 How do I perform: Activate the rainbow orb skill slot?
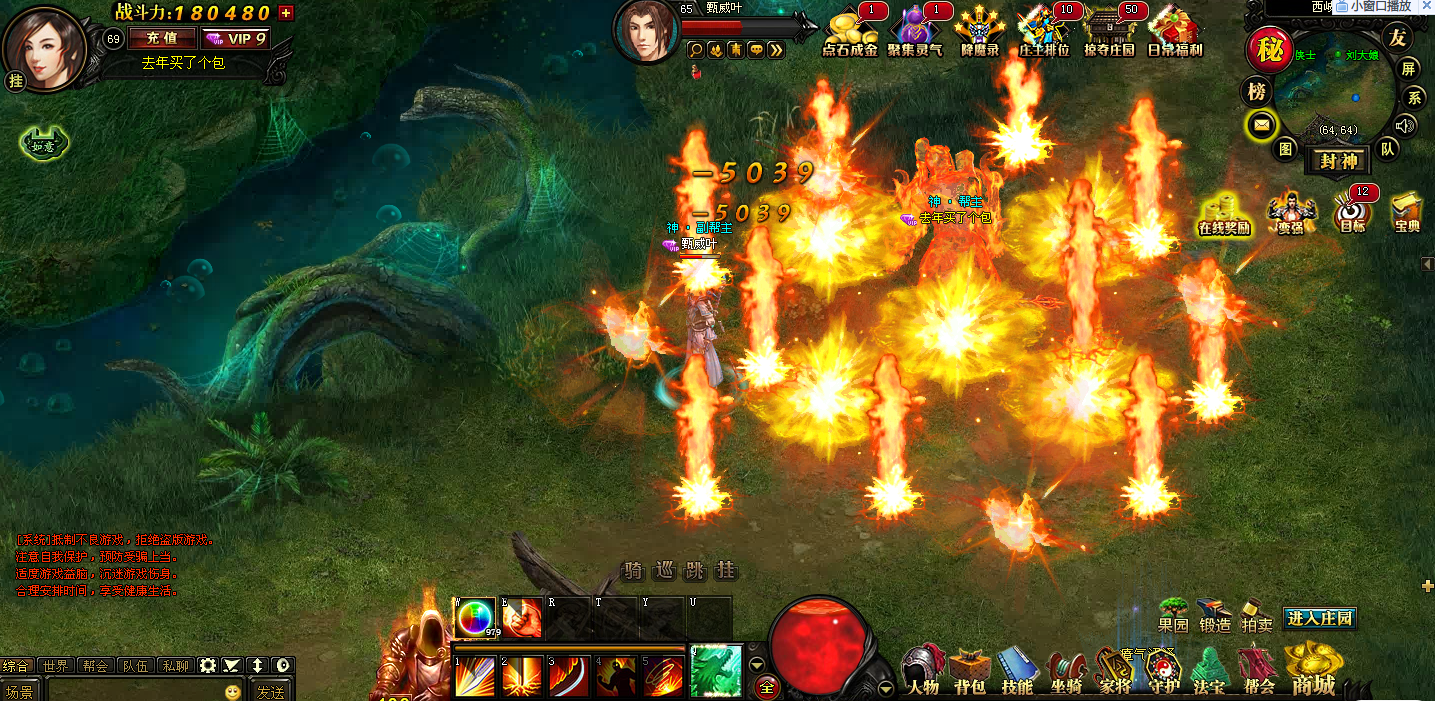pos(475,617)
